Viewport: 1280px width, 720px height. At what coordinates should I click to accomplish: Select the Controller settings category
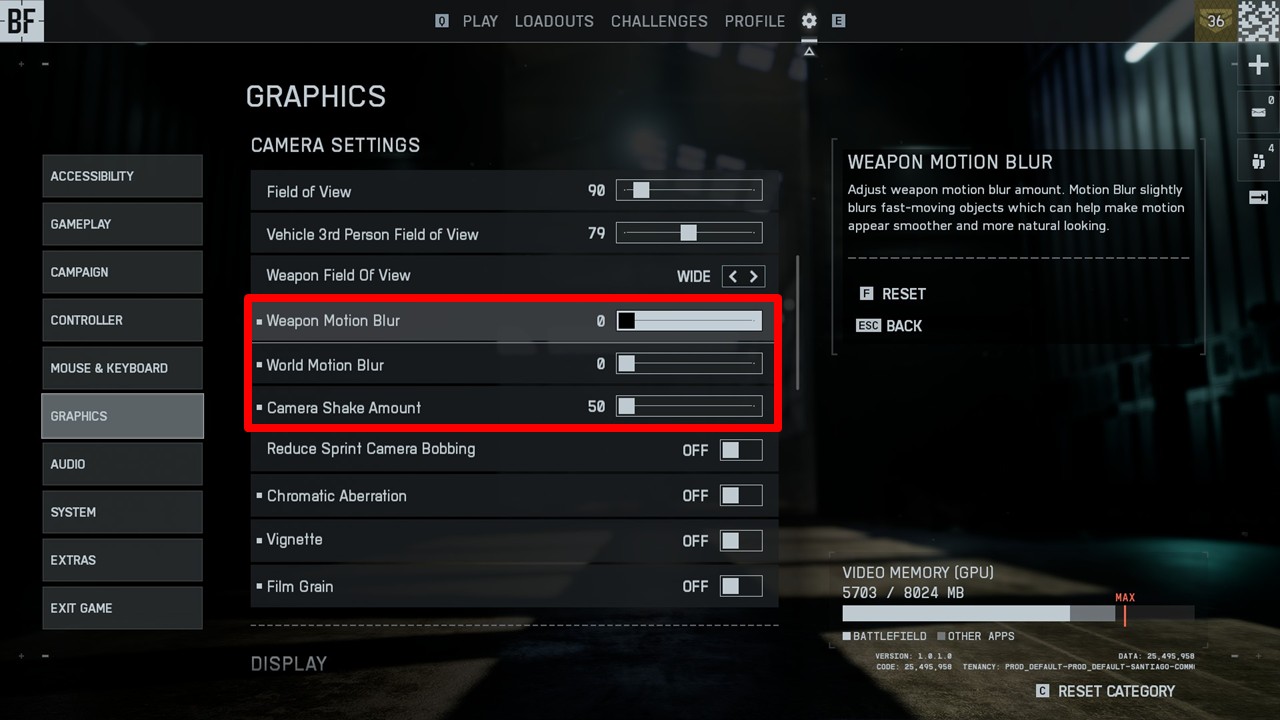point(122,320)
